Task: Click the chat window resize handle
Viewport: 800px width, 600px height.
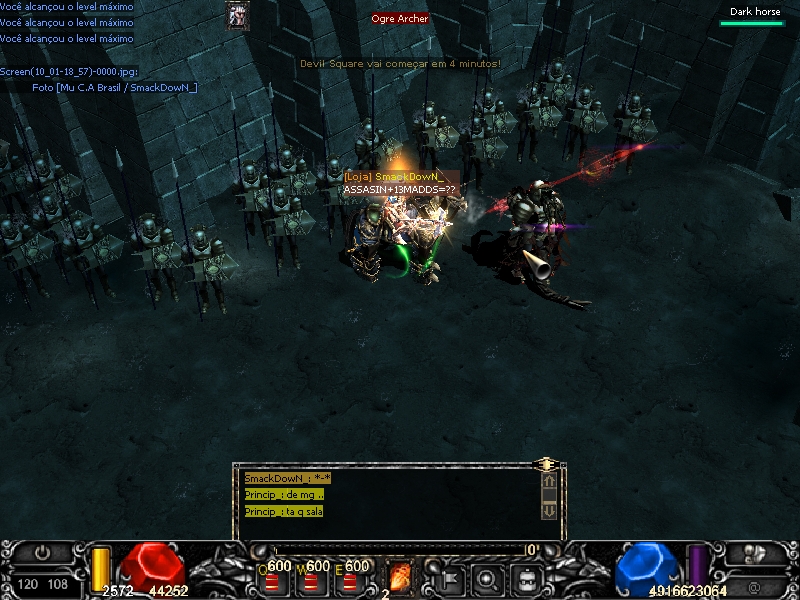Action: [x=546, y=465]
